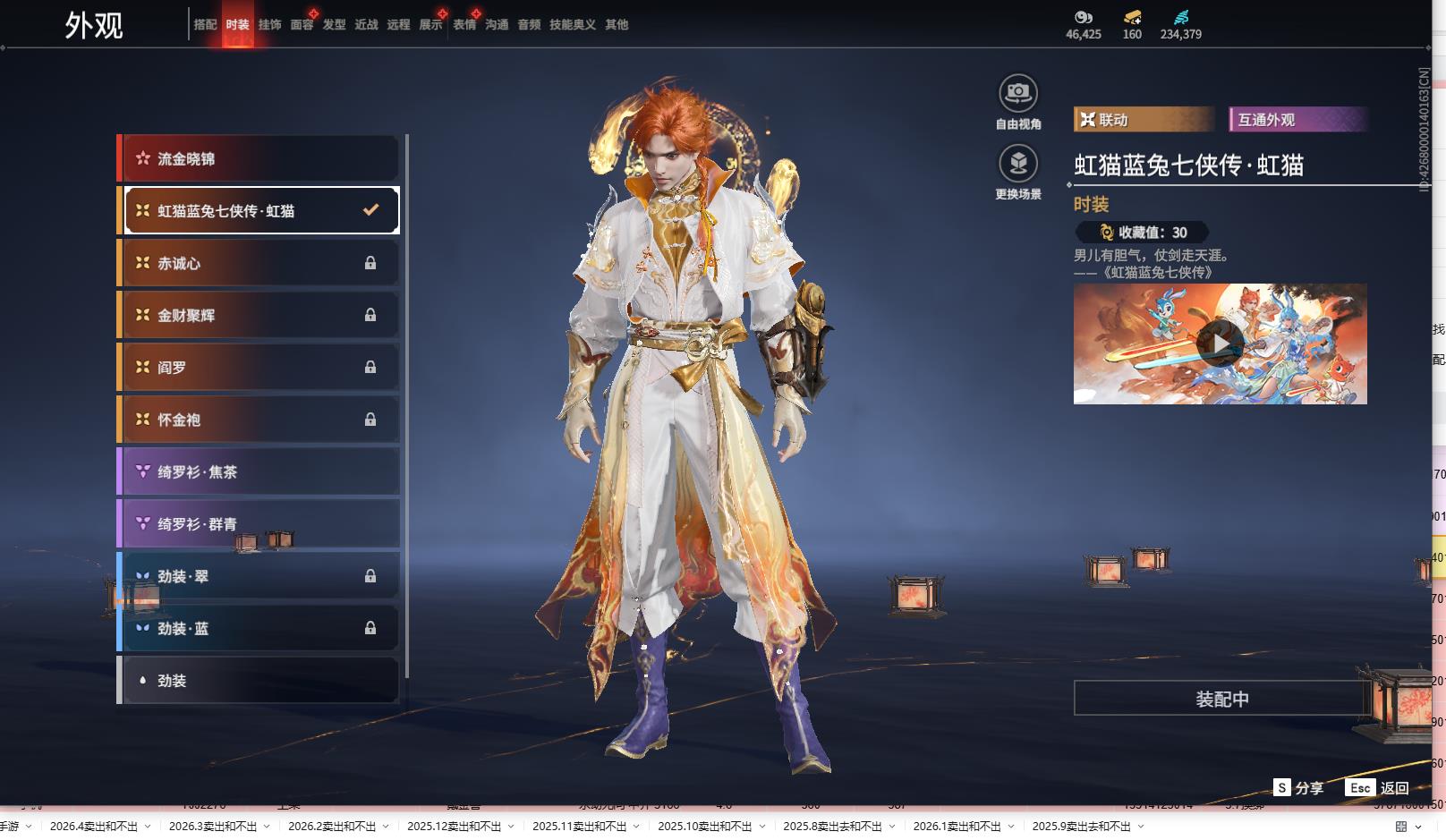The image size is (1446, 840).
Task: Play the 虹猫蓝兔七侠传 preview video
Action: (1220, 344)
